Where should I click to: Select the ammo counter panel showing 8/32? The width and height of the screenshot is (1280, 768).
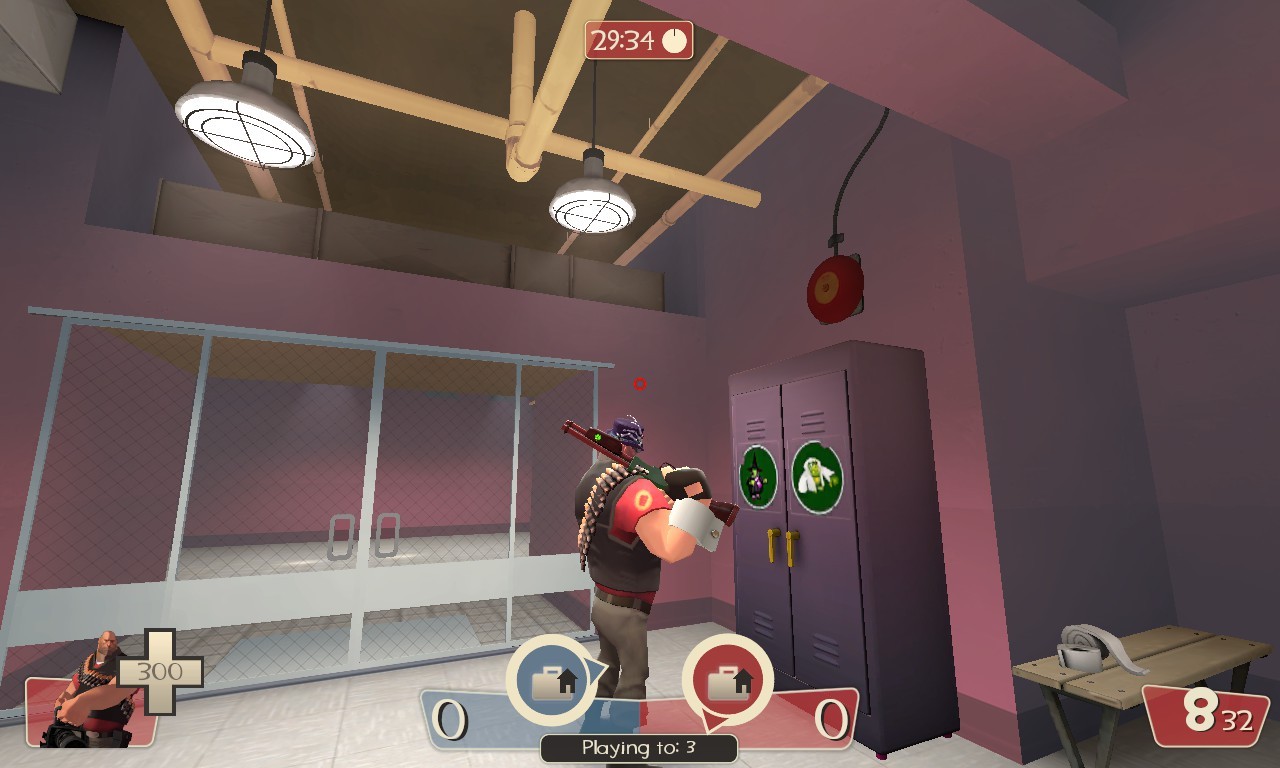point(1207,716)
